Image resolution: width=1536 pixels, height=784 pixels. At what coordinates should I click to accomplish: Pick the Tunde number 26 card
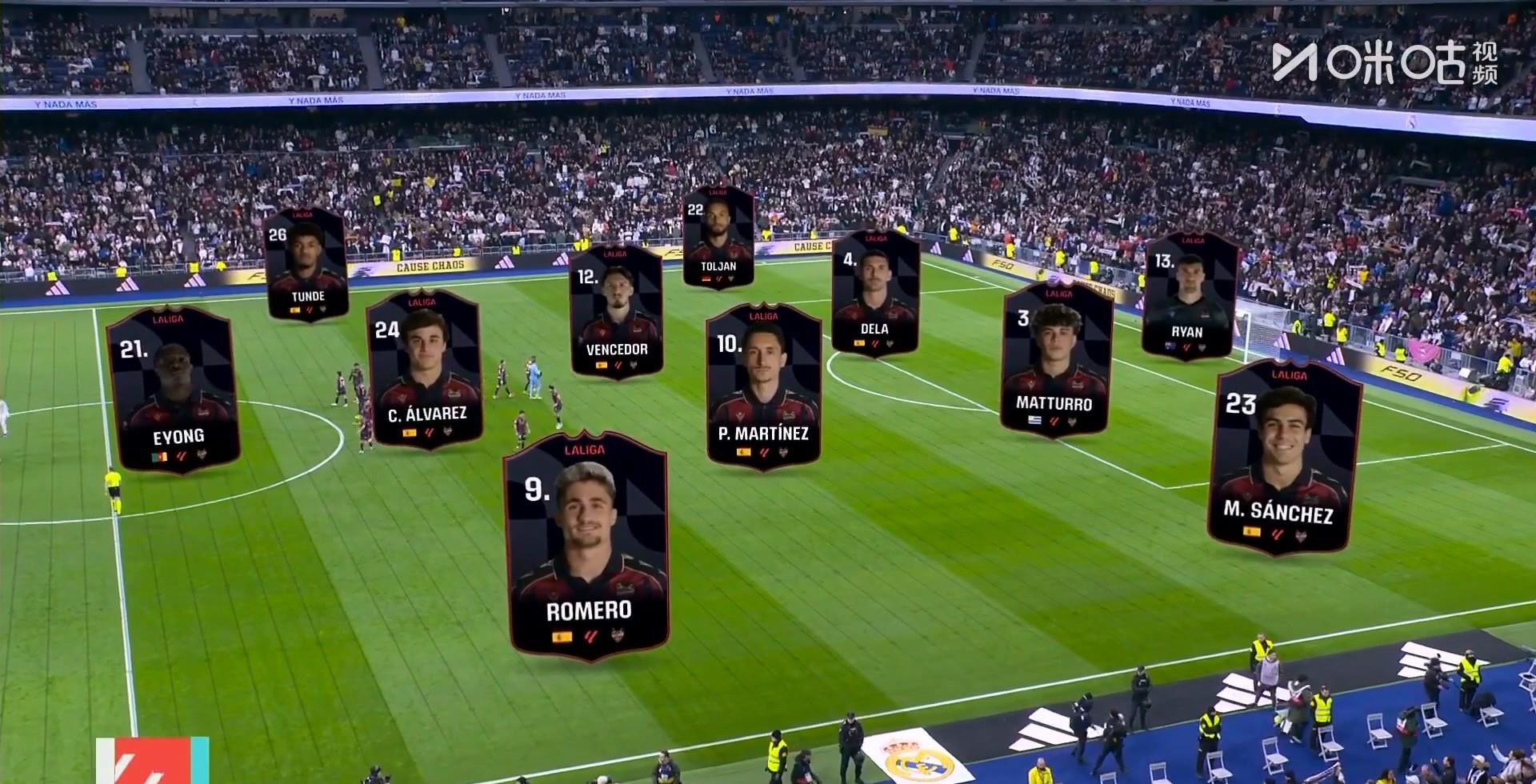click(x=306, y=264)
